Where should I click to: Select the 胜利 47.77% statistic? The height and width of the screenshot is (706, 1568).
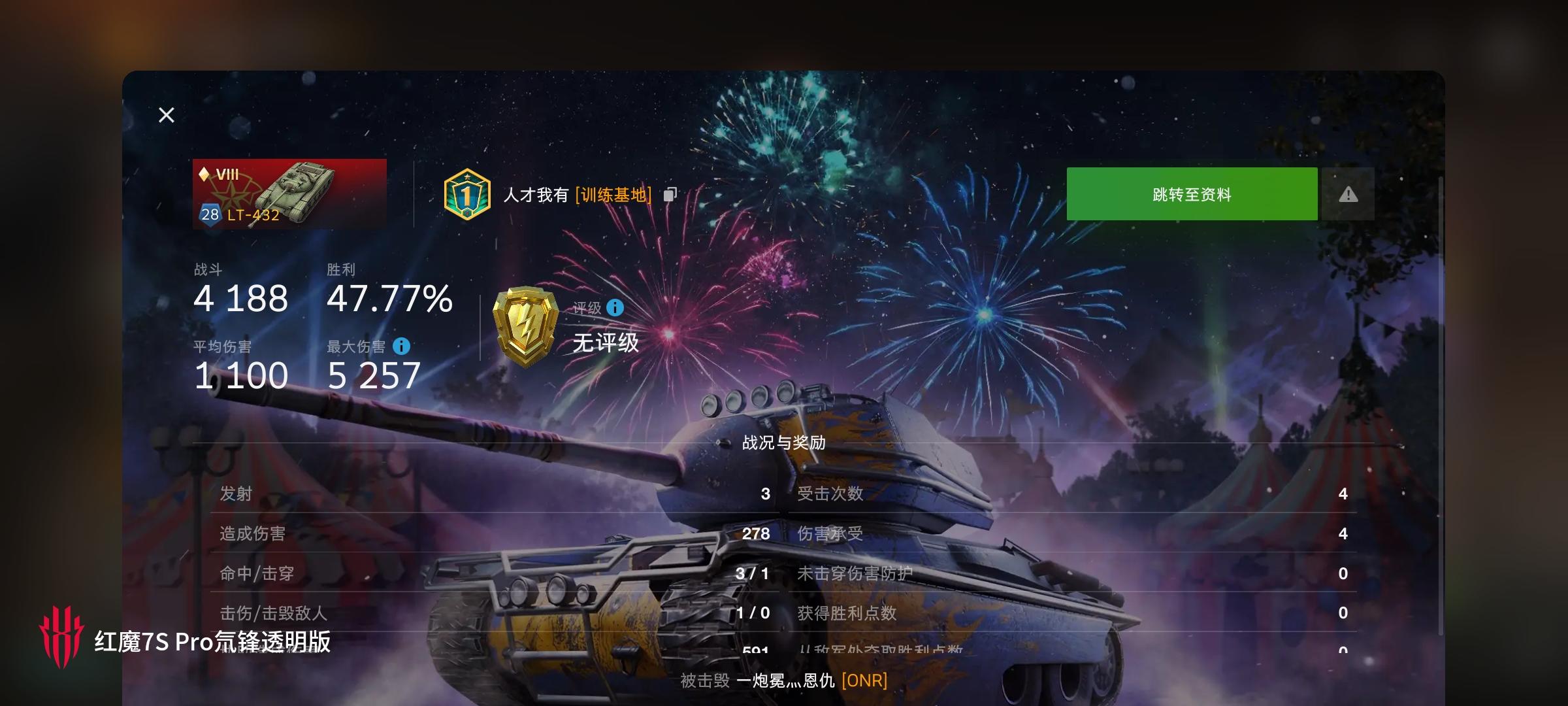(x=389, y=299)
